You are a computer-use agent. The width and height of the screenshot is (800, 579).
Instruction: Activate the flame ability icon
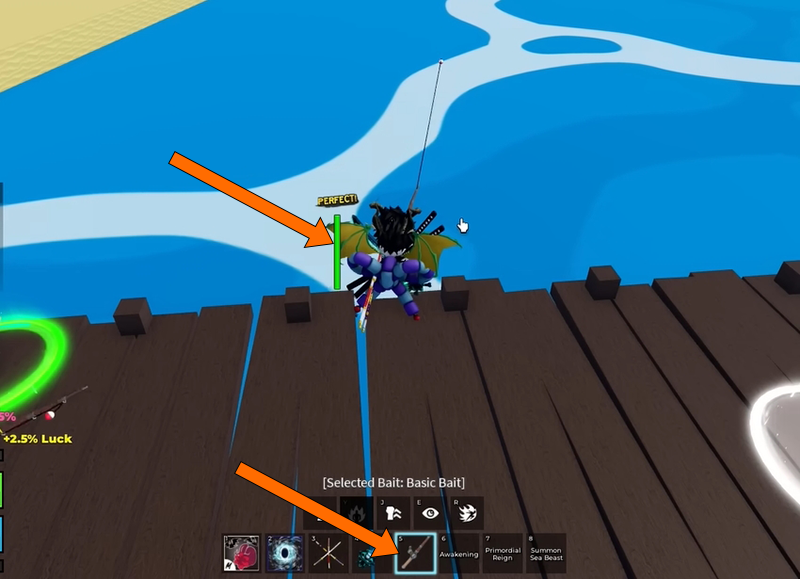point(357,513)
